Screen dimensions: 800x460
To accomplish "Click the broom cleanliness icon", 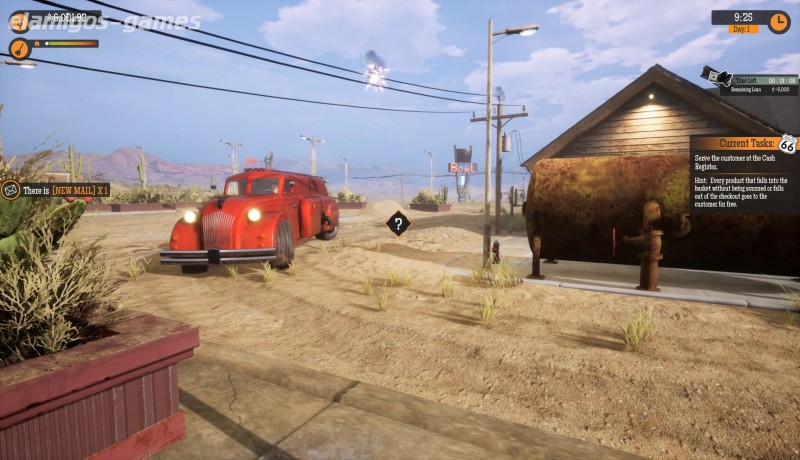I will (19, 48).
